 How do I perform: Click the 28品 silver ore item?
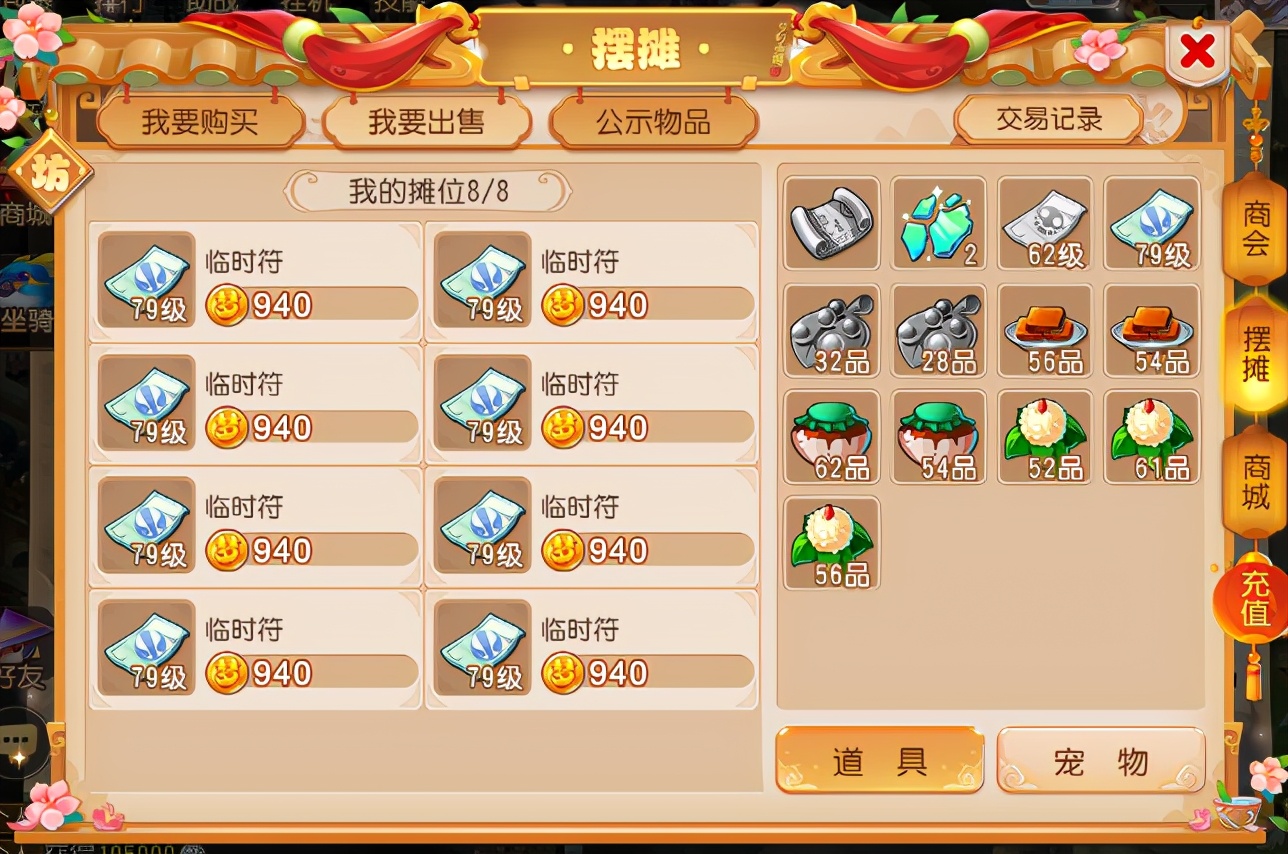coord(938,330)
